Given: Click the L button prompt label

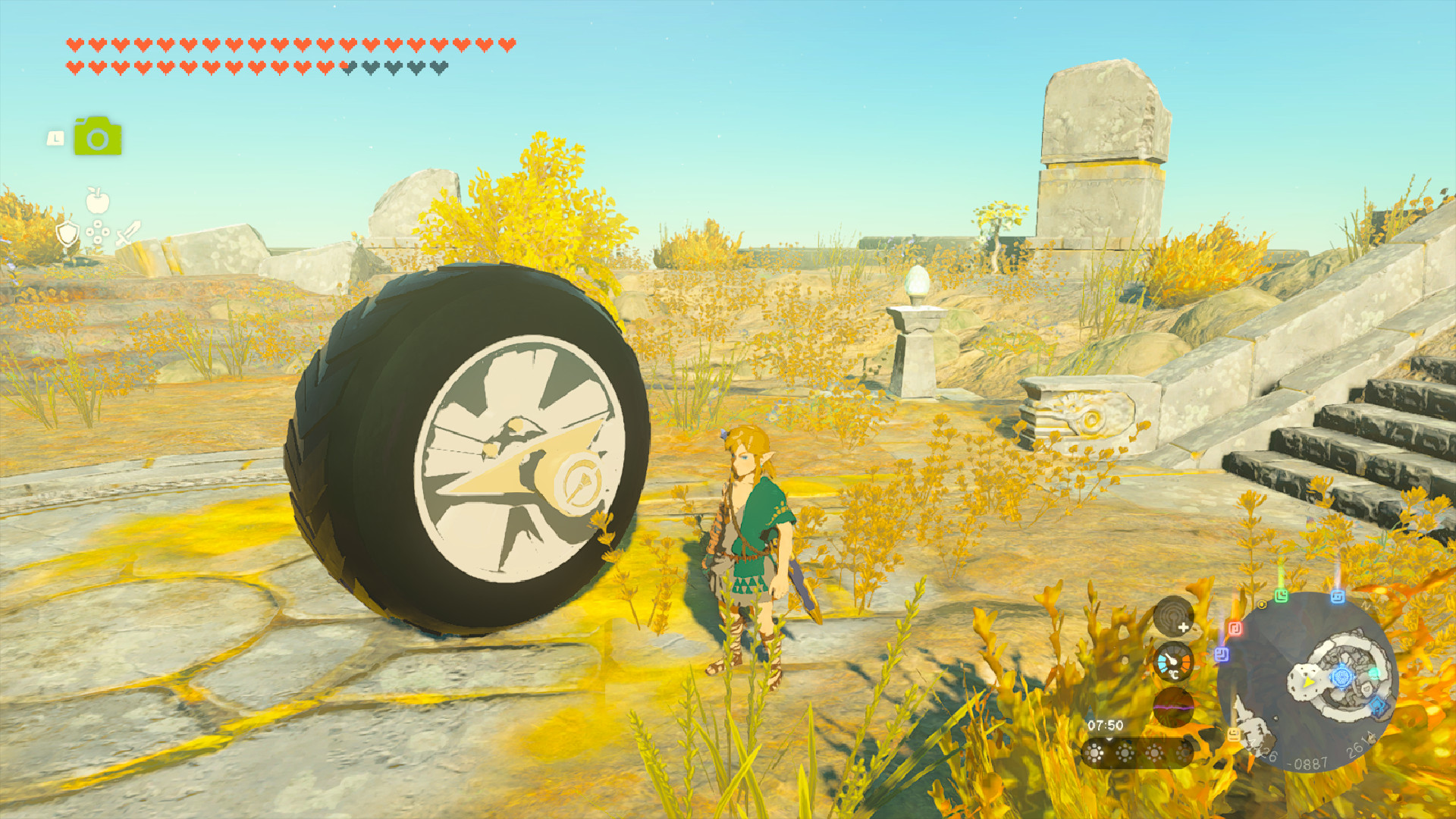Looking at the screenshot, I should click(55, 138).
